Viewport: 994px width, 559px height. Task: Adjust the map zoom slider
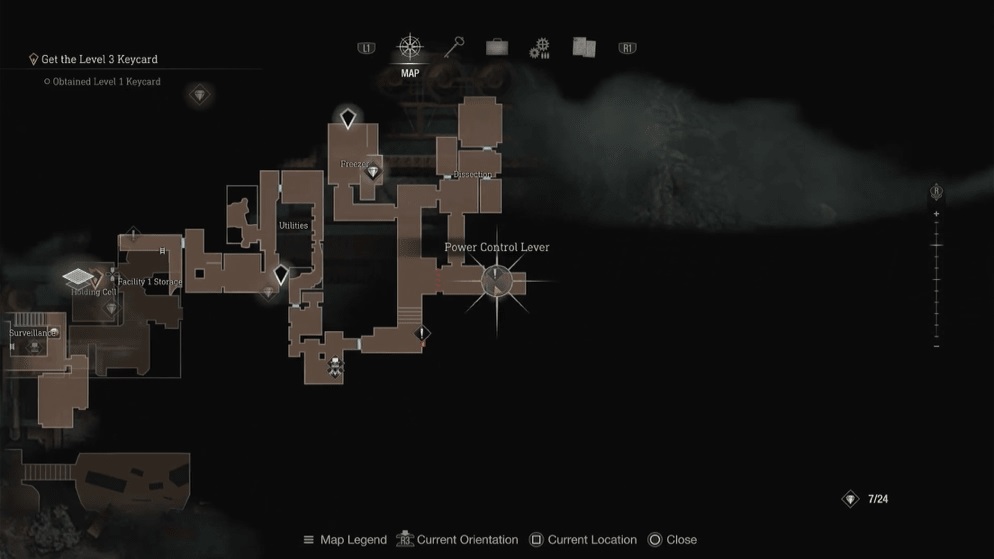pyautogui.click(x=936, y=246)
